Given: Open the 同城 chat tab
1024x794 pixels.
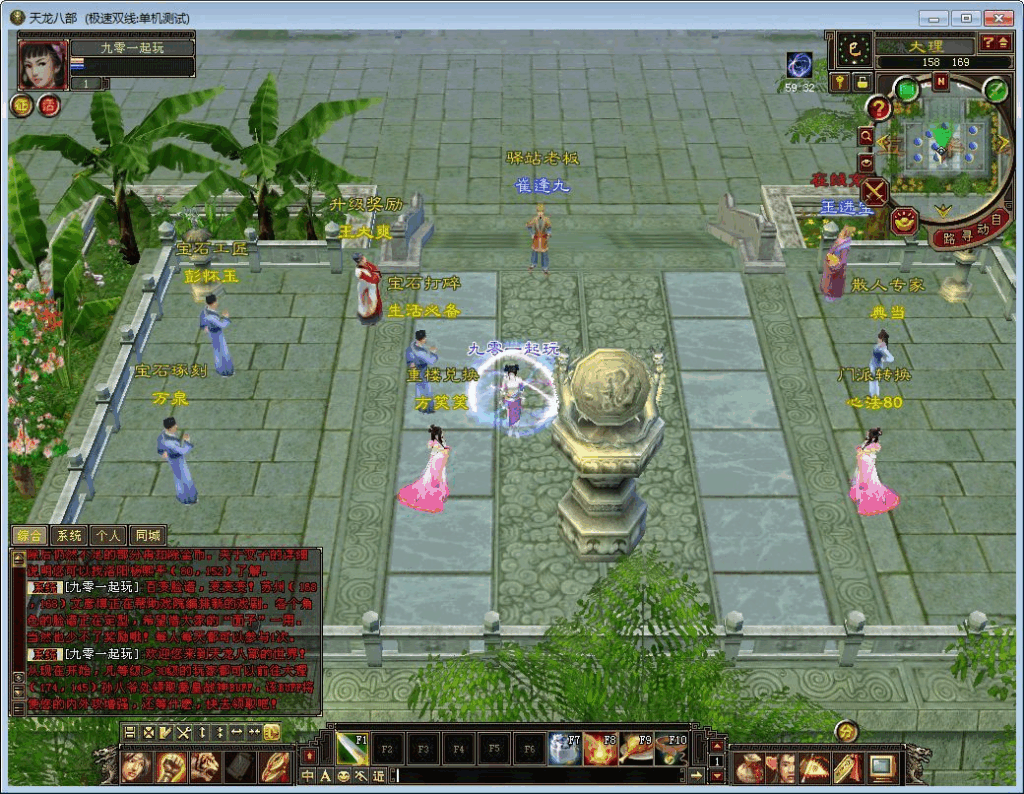Looking at the screenshot, I should (x=147, y=535).
